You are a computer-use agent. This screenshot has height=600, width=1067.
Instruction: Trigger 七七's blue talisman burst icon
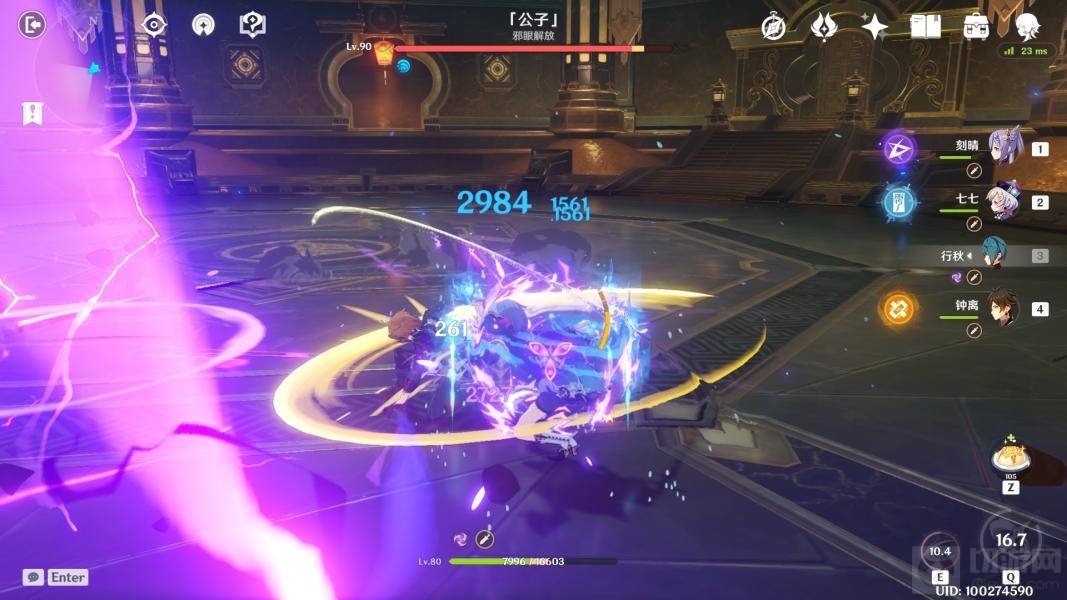pos(898,203)
